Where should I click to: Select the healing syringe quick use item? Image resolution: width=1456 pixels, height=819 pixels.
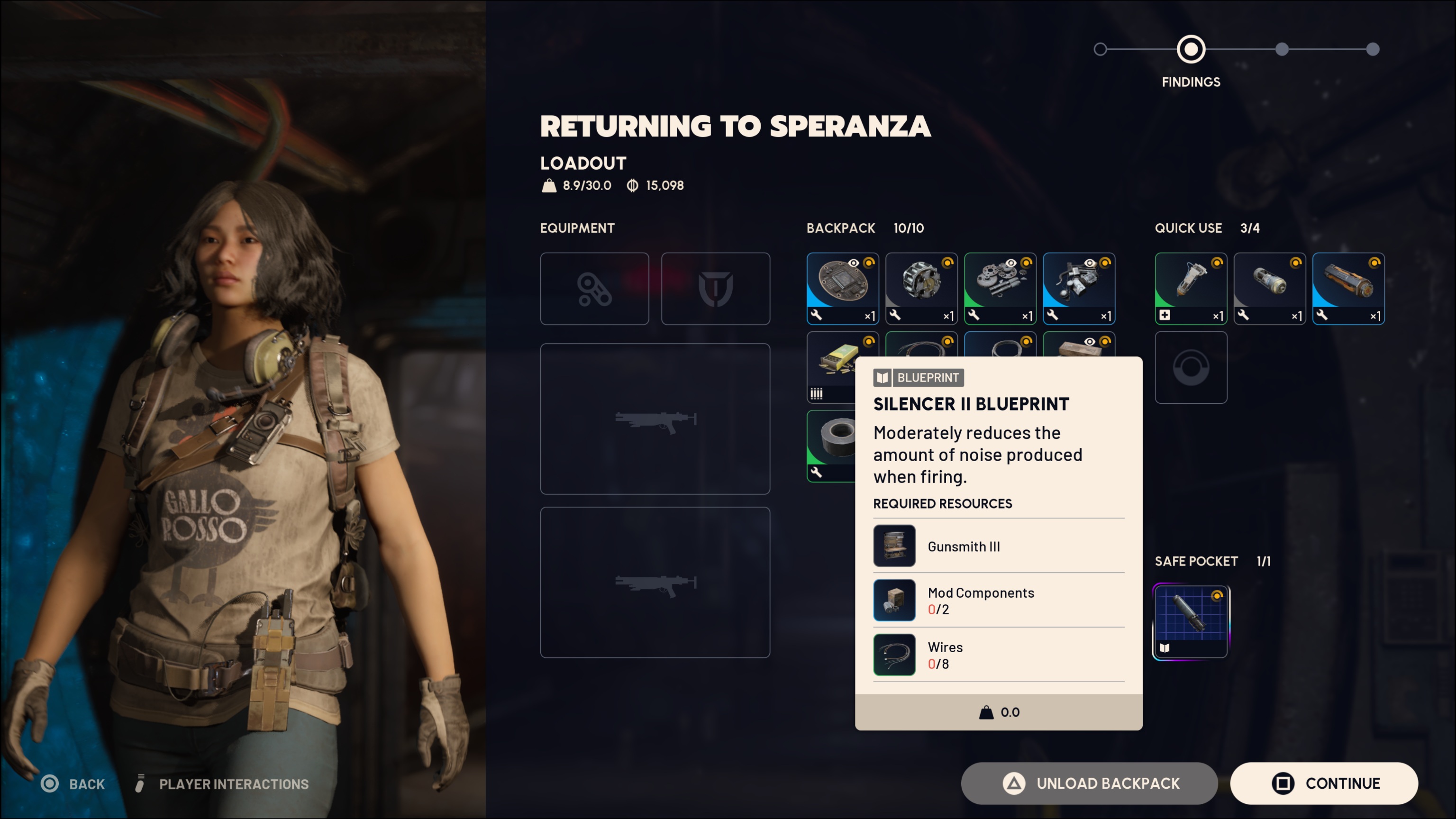pos(1191,288)
